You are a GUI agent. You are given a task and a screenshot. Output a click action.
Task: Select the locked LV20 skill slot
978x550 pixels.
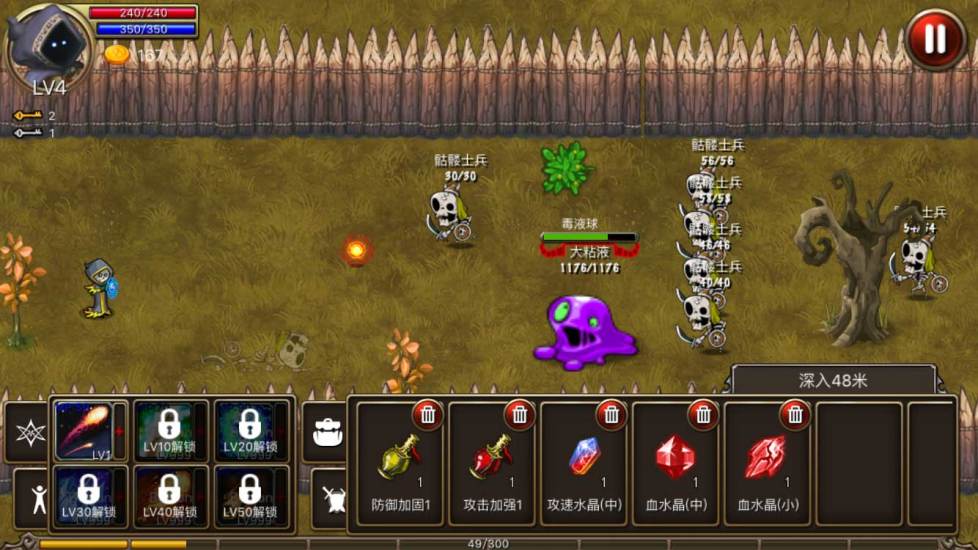pos(250,430)
